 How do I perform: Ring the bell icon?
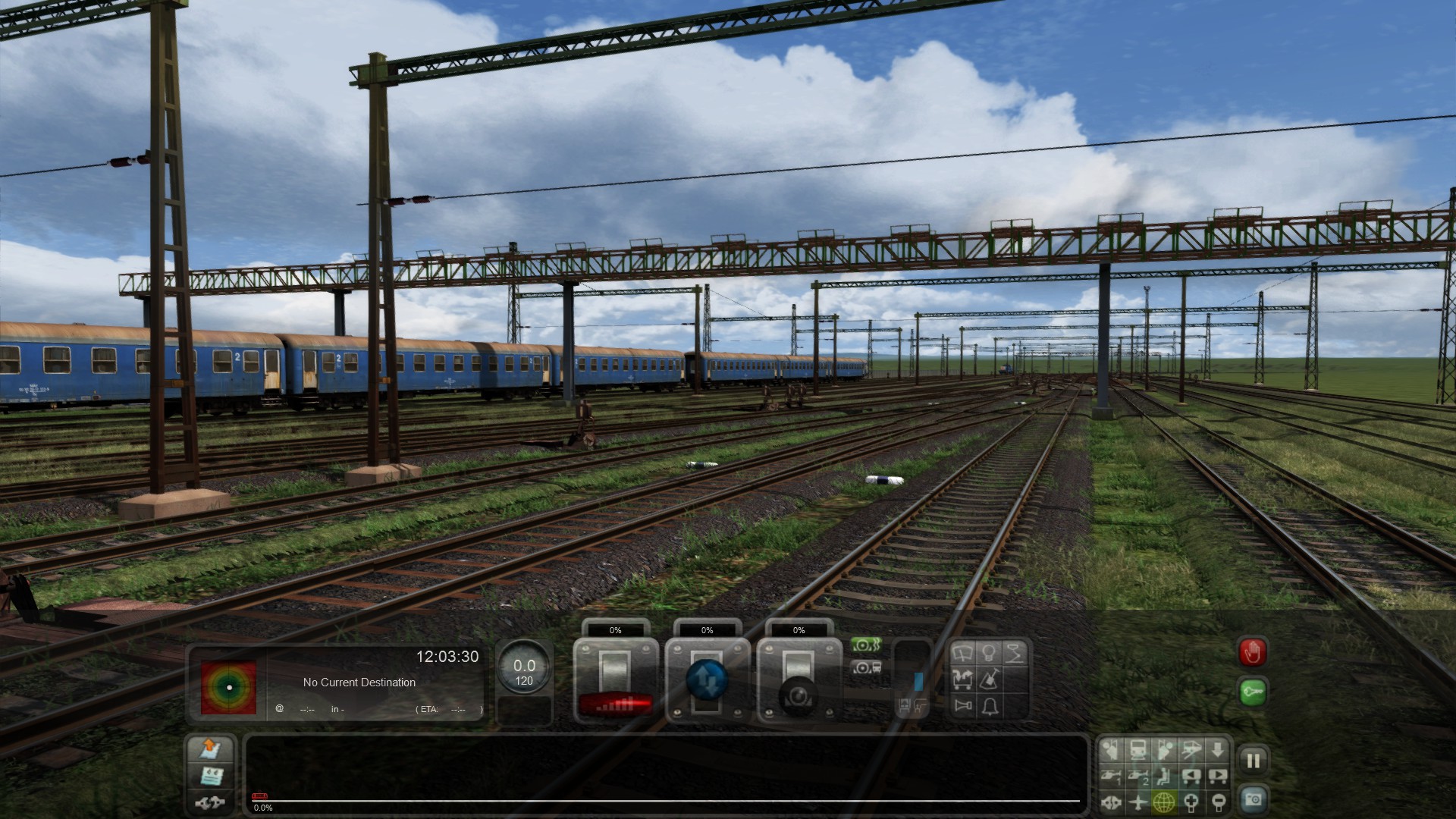[x=989, y=706]
